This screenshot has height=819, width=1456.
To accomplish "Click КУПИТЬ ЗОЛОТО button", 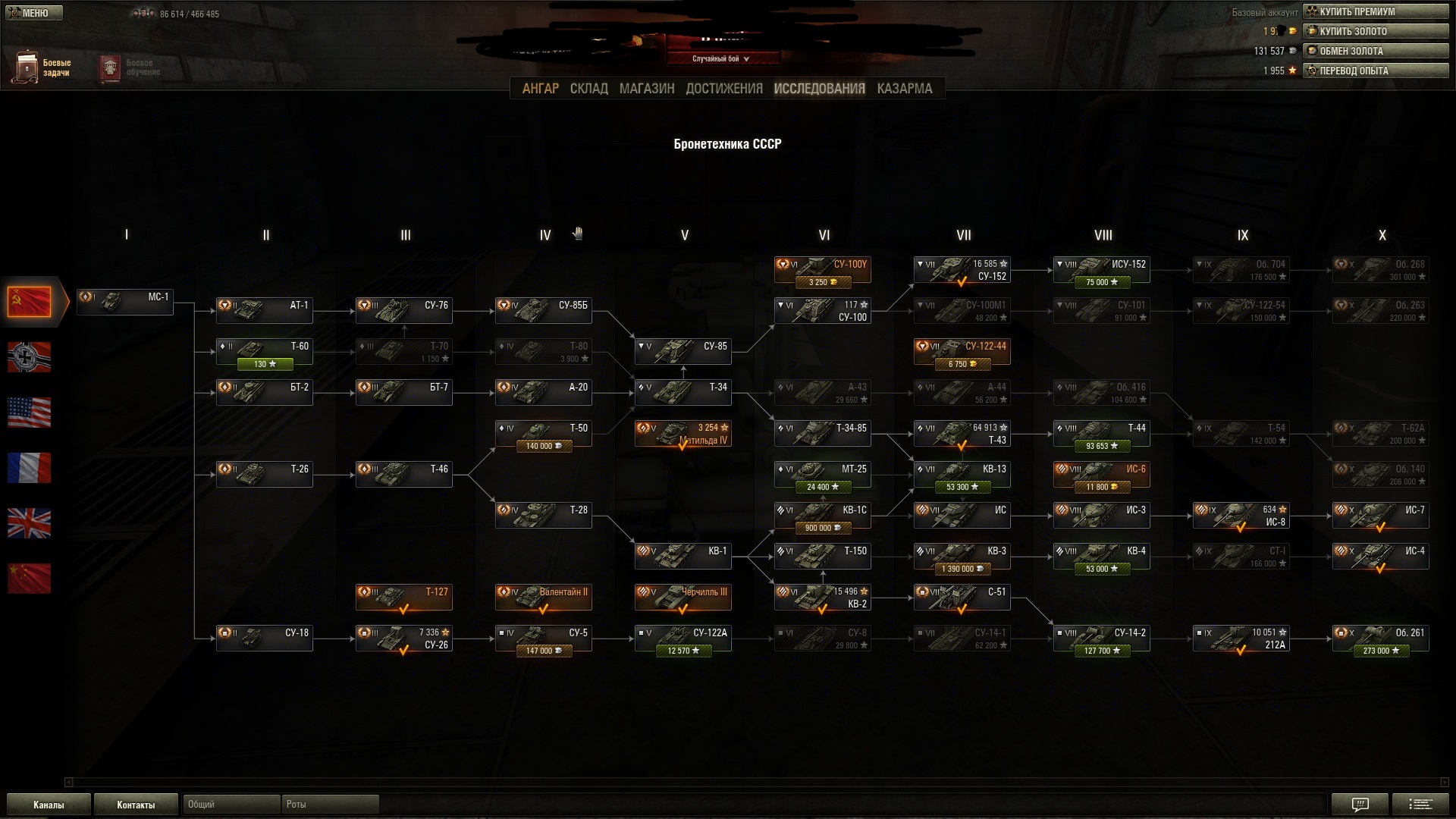I will point(1375,31).
